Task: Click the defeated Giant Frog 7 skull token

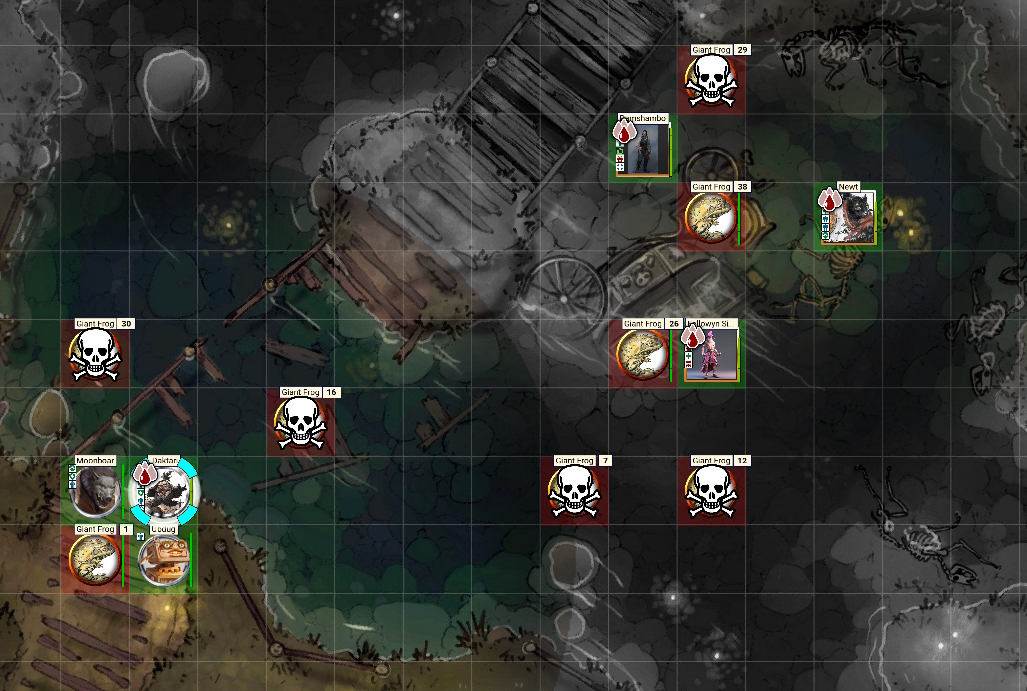Action: 574,492
